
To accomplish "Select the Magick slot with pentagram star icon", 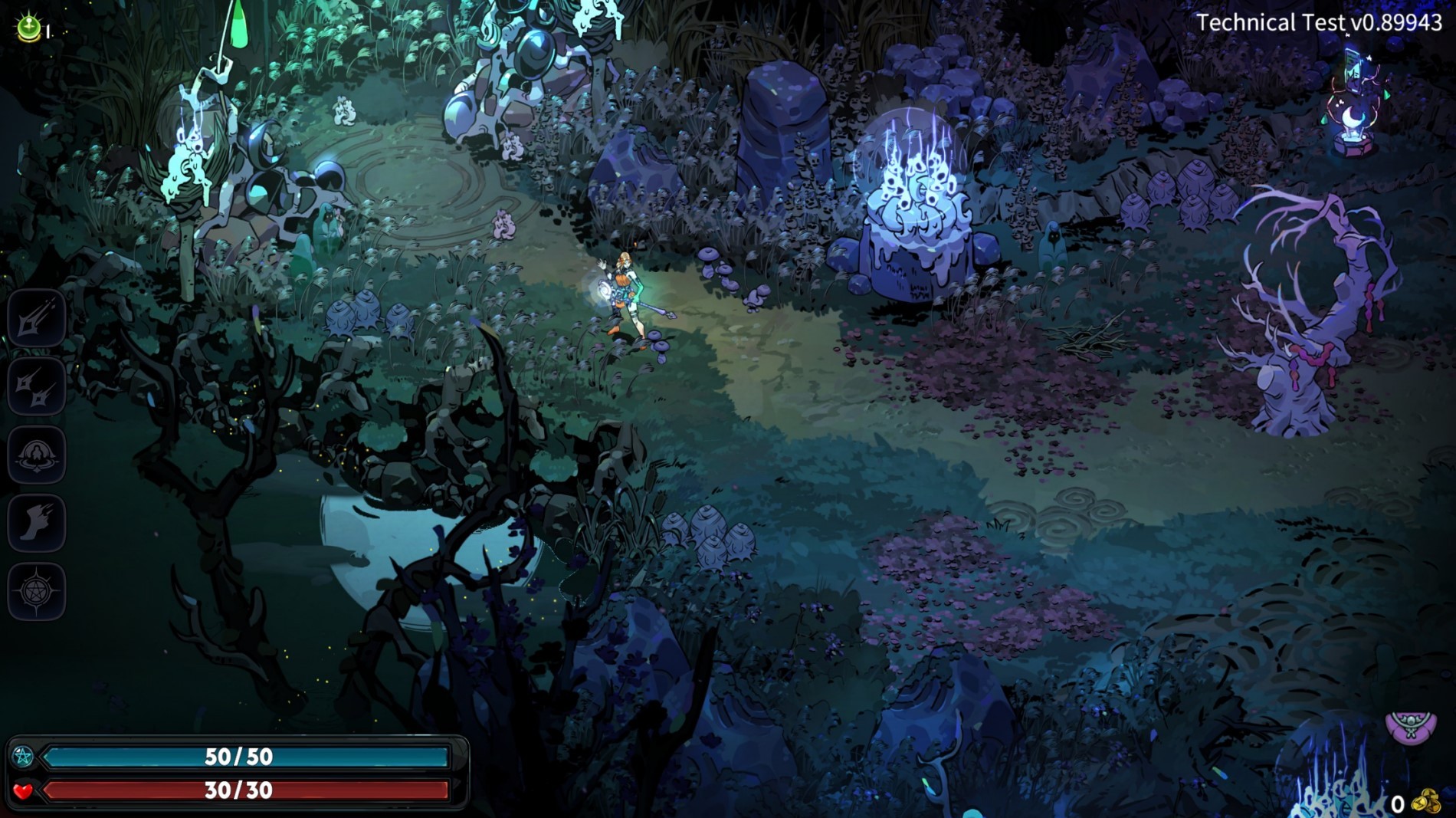I will tap(36, 591).
